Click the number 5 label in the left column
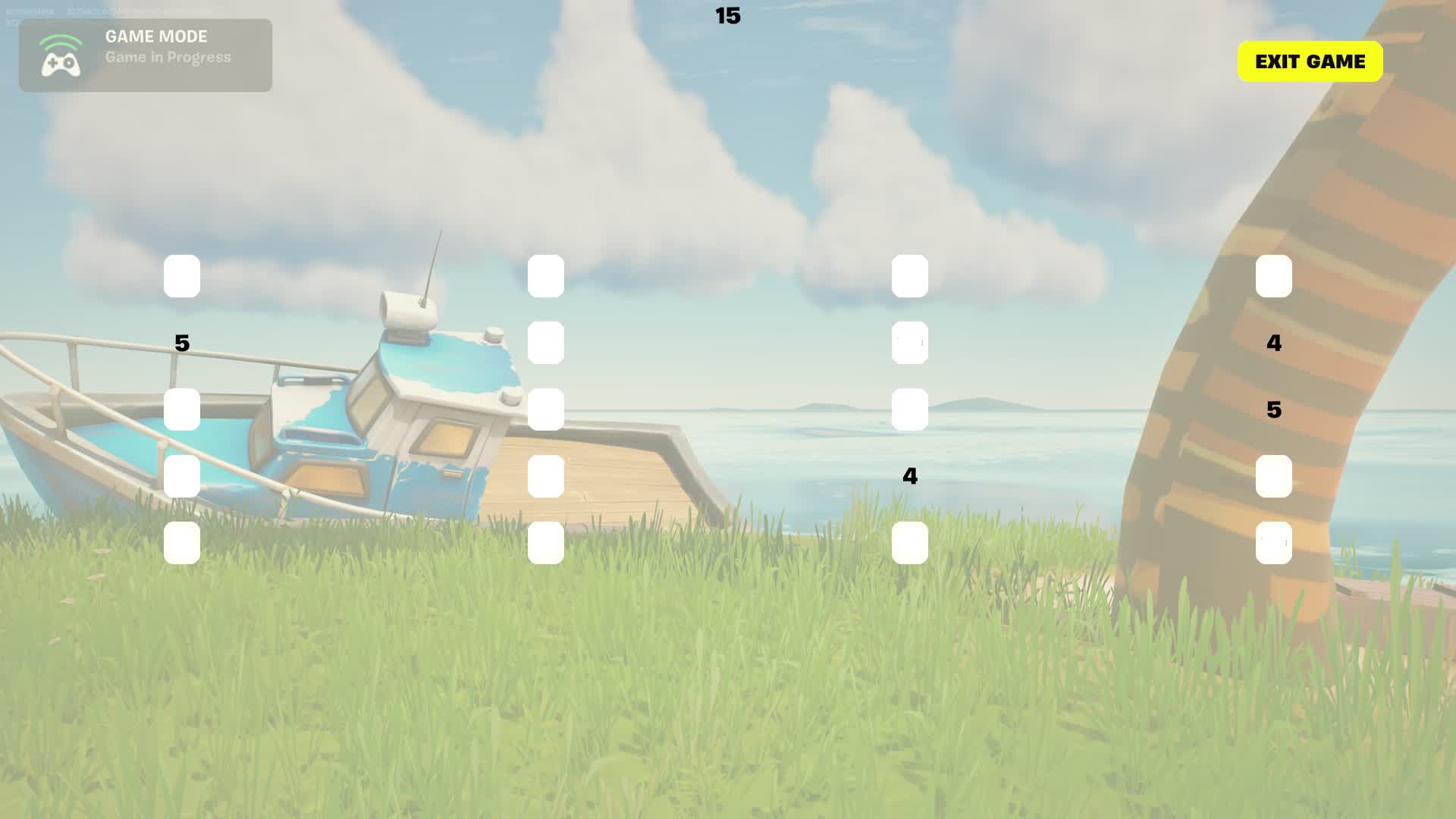The width and height of the screenshot is (1456, 819). (181, 343)
